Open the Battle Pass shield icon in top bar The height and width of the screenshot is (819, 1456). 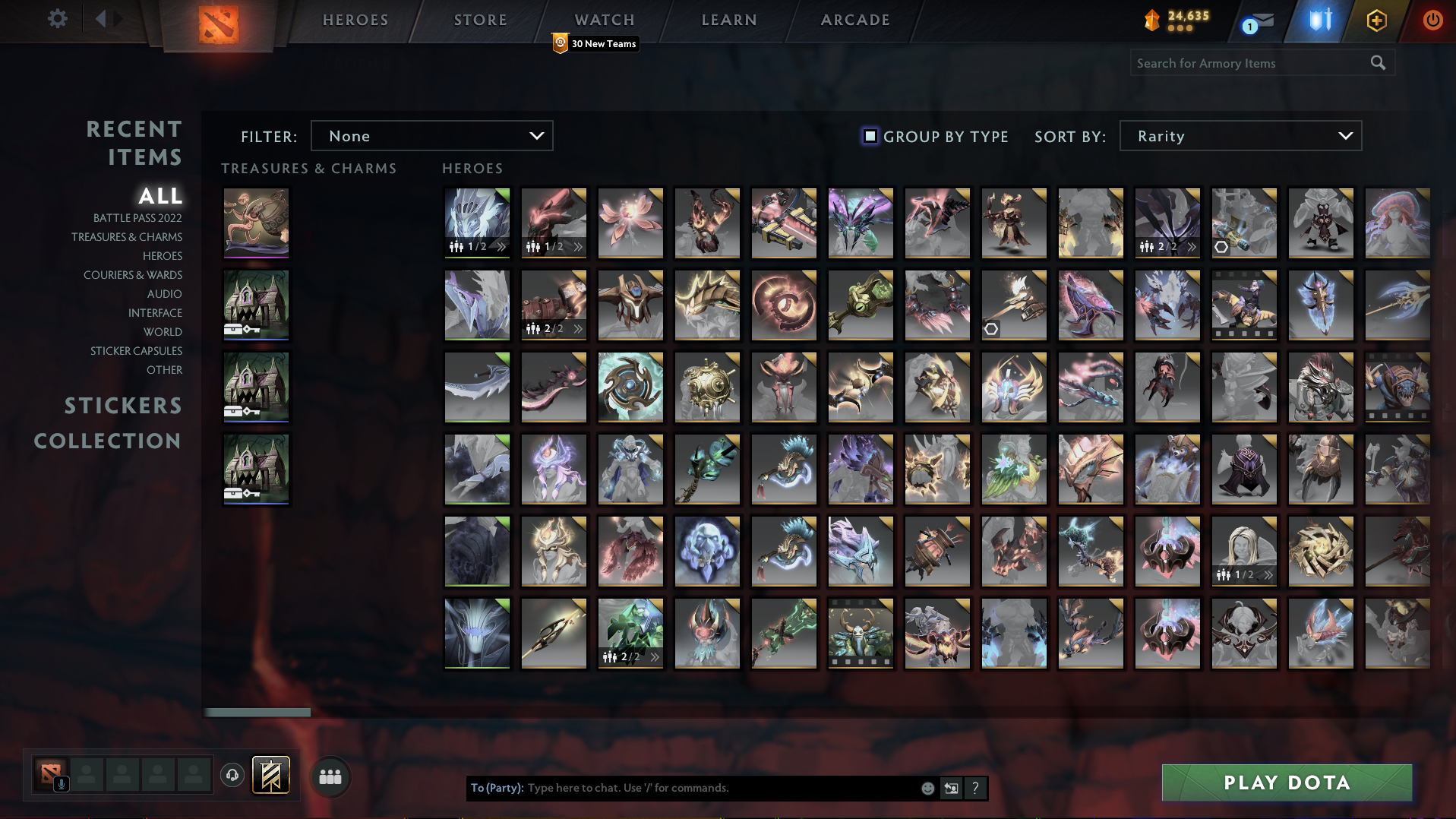(x=1319, y=21)
